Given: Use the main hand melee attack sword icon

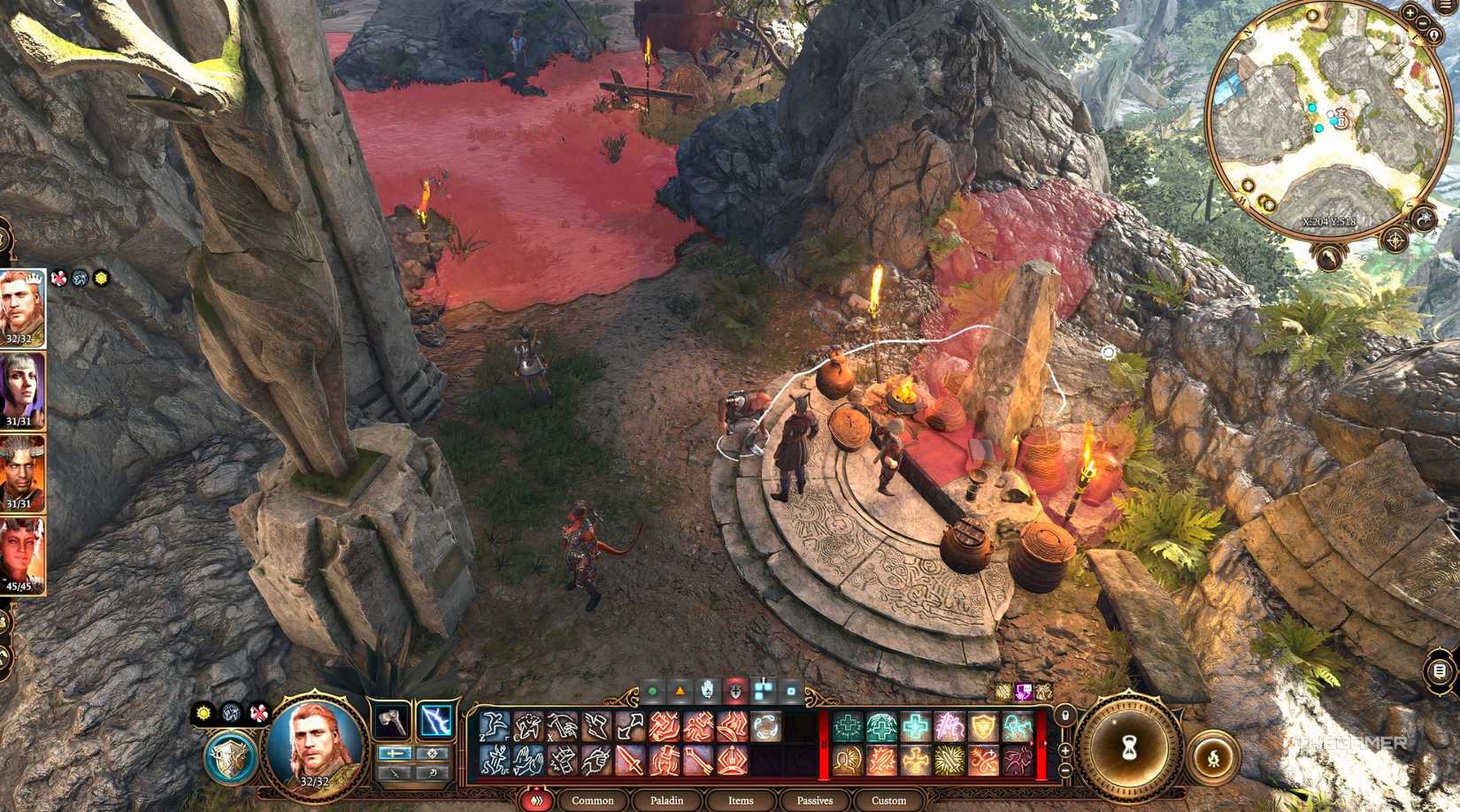Looking at the screenshot, I should 628,759.
